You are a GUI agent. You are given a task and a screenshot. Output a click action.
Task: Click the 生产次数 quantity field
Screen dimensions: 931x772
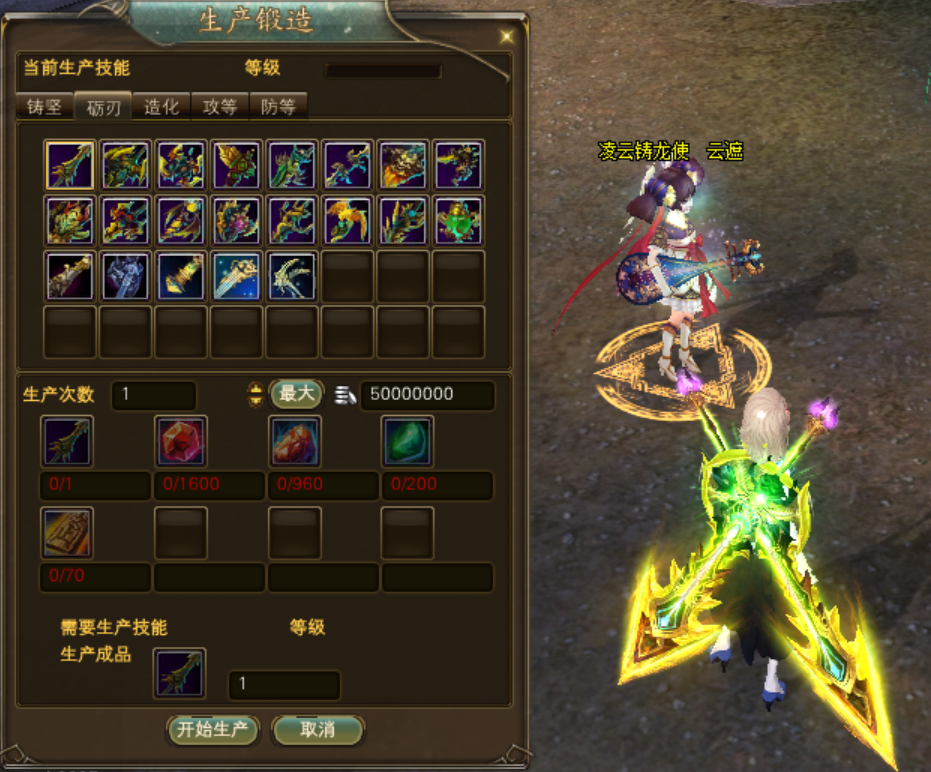click(x=154, y=395)
